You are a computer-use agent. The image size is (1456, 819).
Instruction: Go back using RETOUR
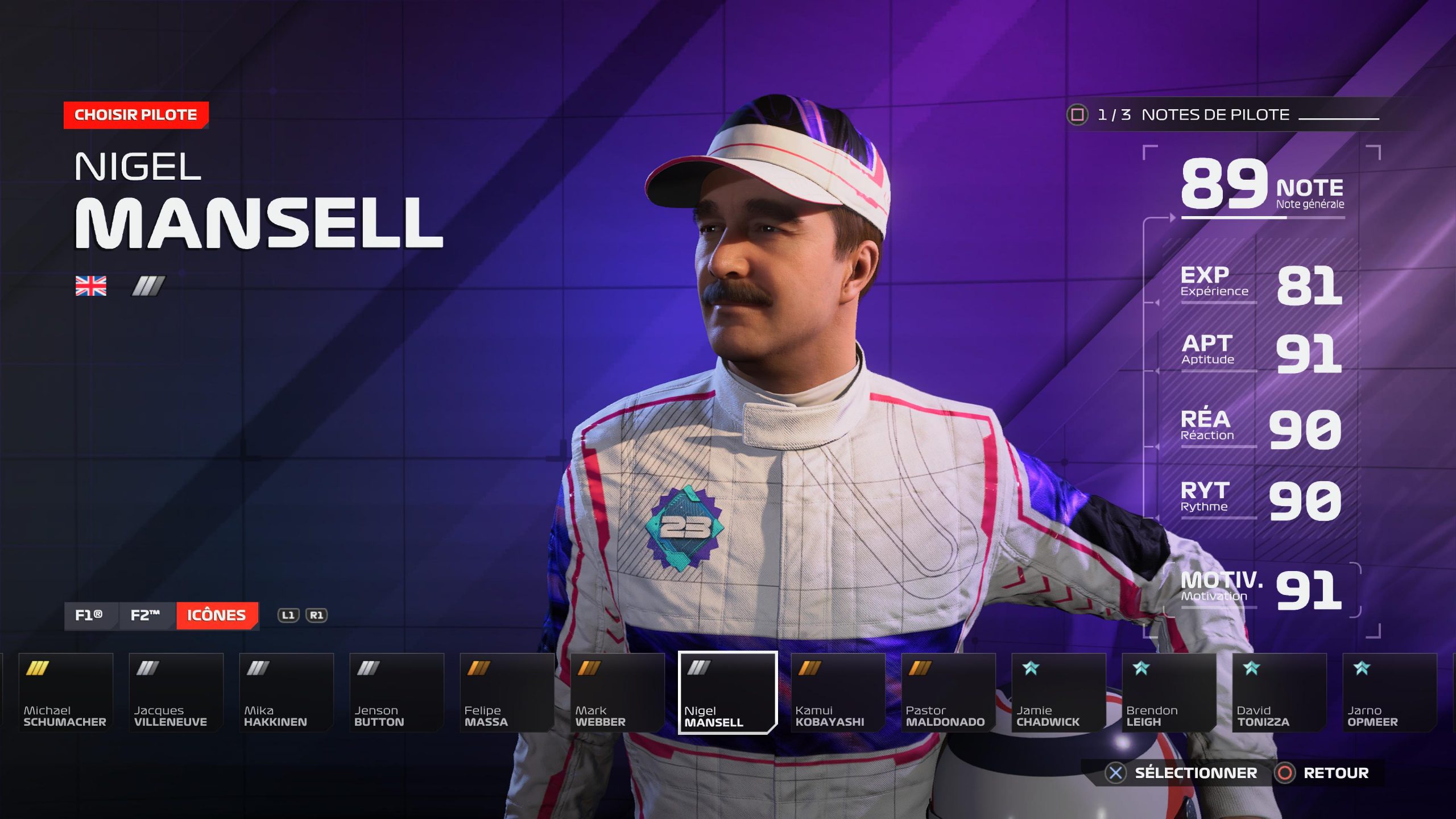[1324, 773]
